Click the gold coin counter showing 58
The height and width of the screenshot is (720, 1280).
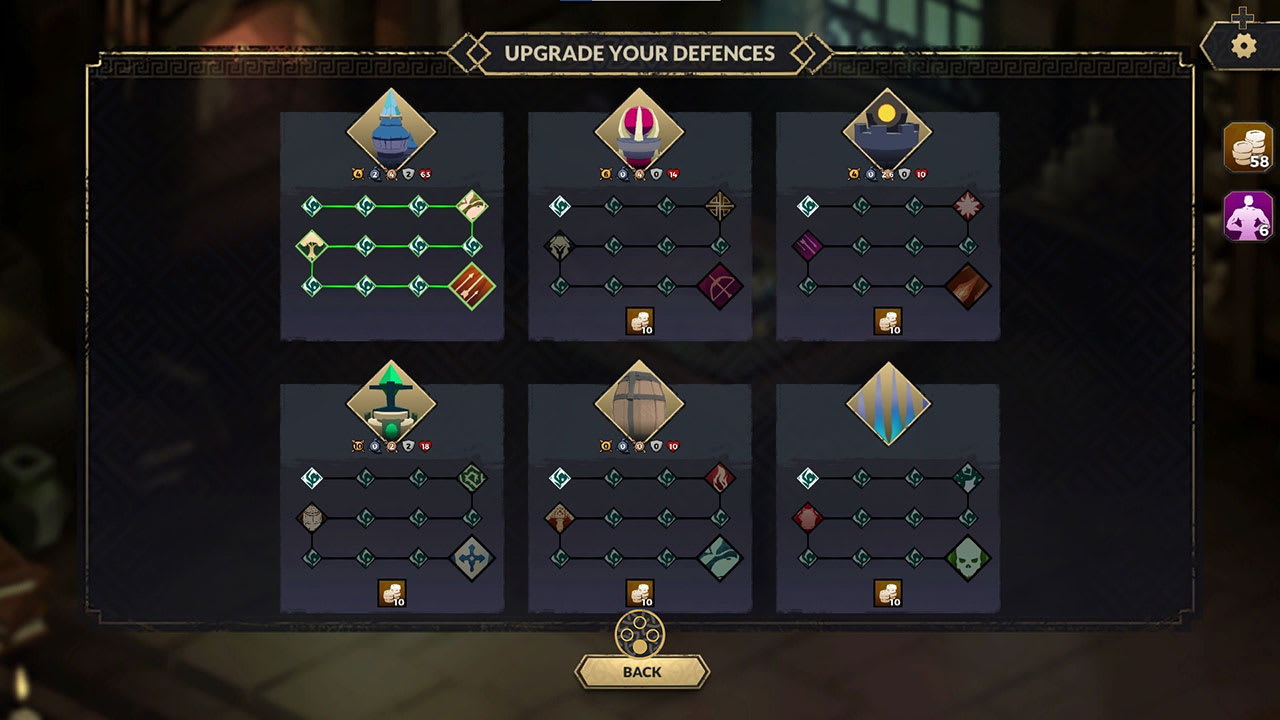[x=1245, y=147]
